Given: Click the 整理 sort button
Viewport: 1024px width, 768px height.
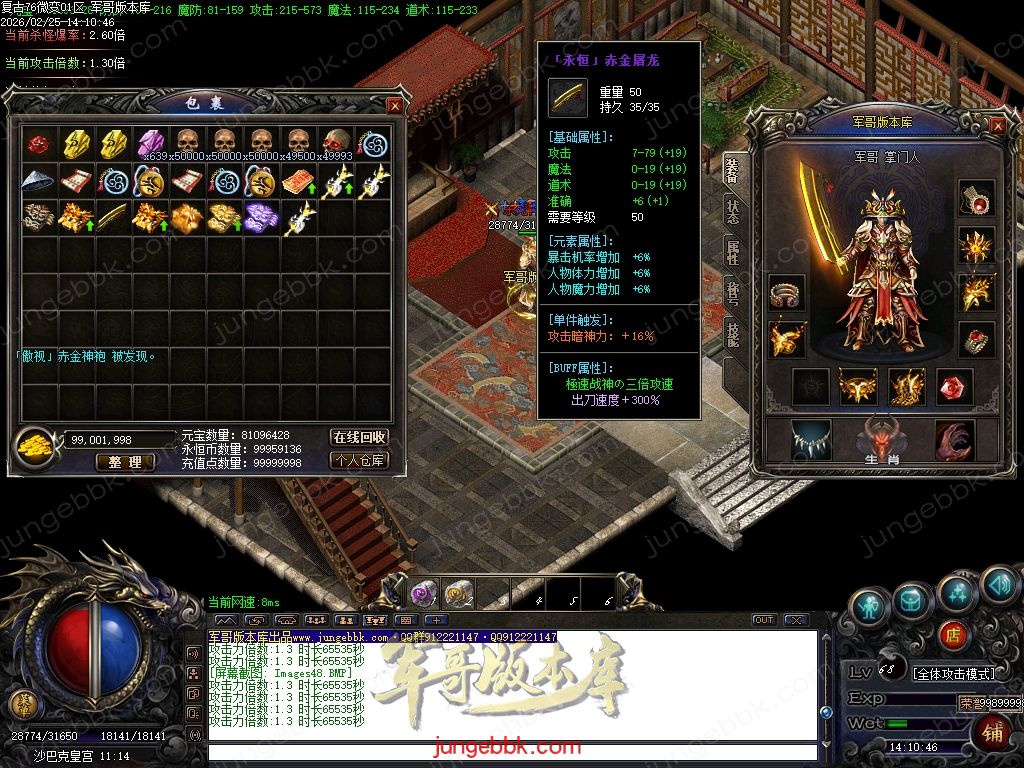Looking at the screenshot, I should point(125,462).
